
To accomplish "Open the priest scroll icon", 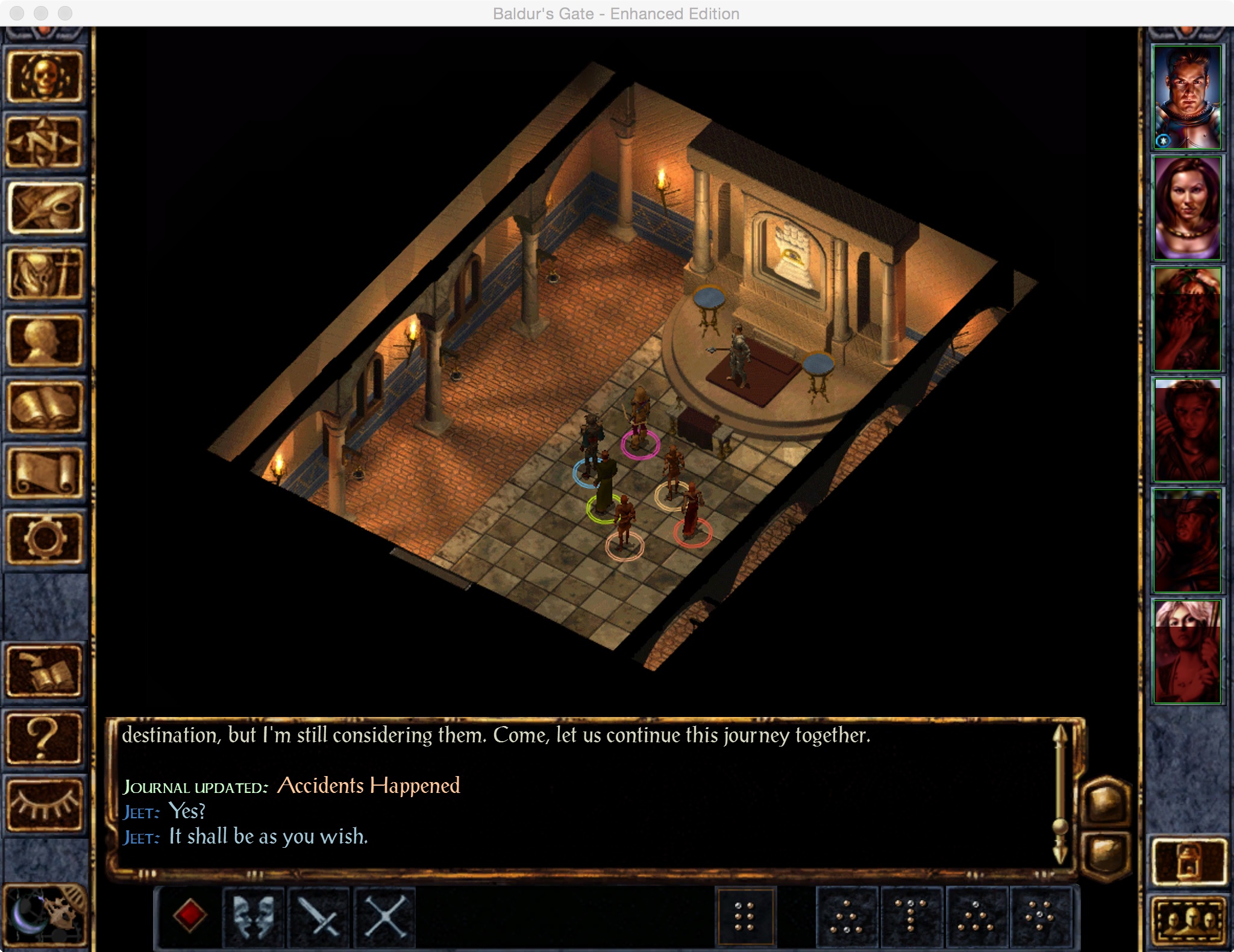I will (x=44, y=473).
